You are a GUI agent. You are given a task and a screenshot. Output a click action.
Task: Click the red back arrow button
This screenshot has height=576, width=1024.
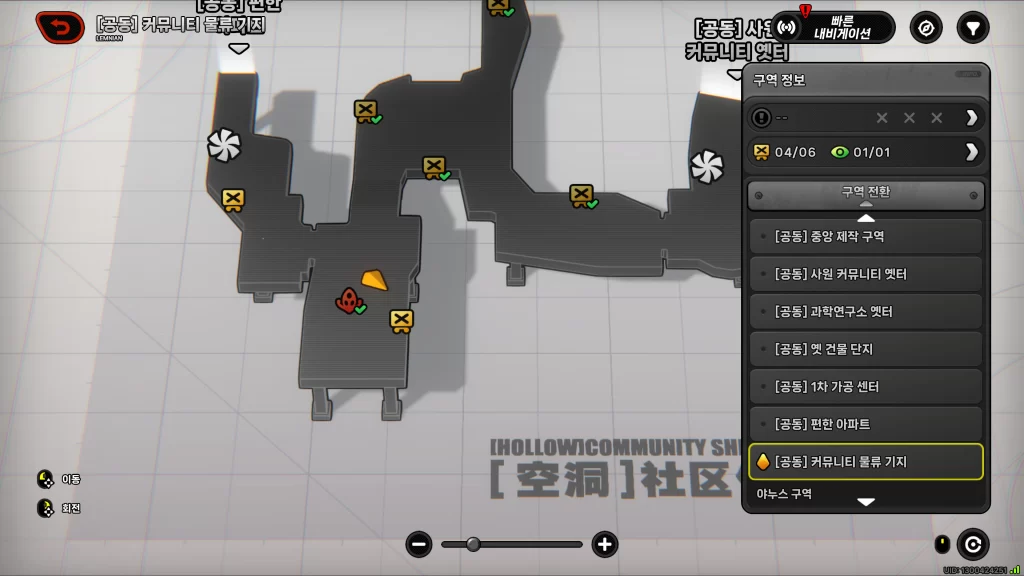[x=61, y=27]
